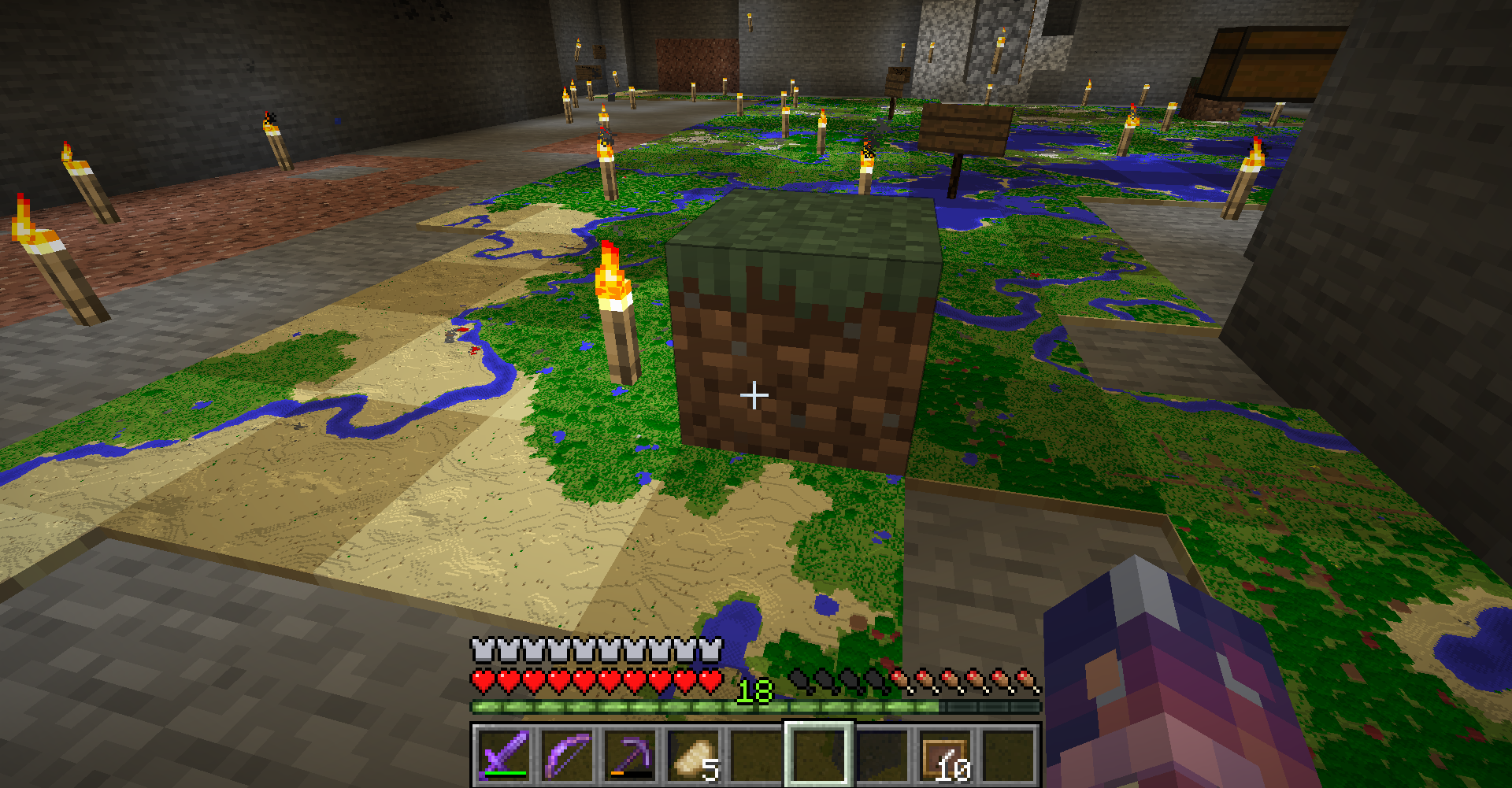Image resolution: width=1512 pixels, height=788 pixels.
Task: Choose the enchanted pickaxe in the hotbar
Action: 630,756
